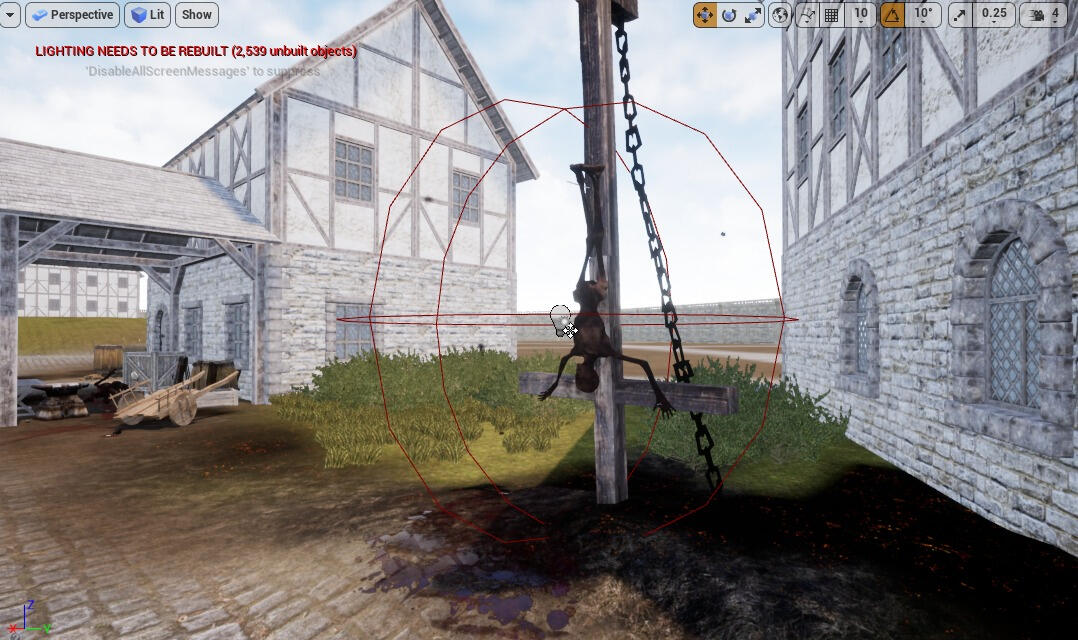Open the viewport options dropdown arrow
Viewport: 1078px width, 640px height.
(x=9, y=15)
